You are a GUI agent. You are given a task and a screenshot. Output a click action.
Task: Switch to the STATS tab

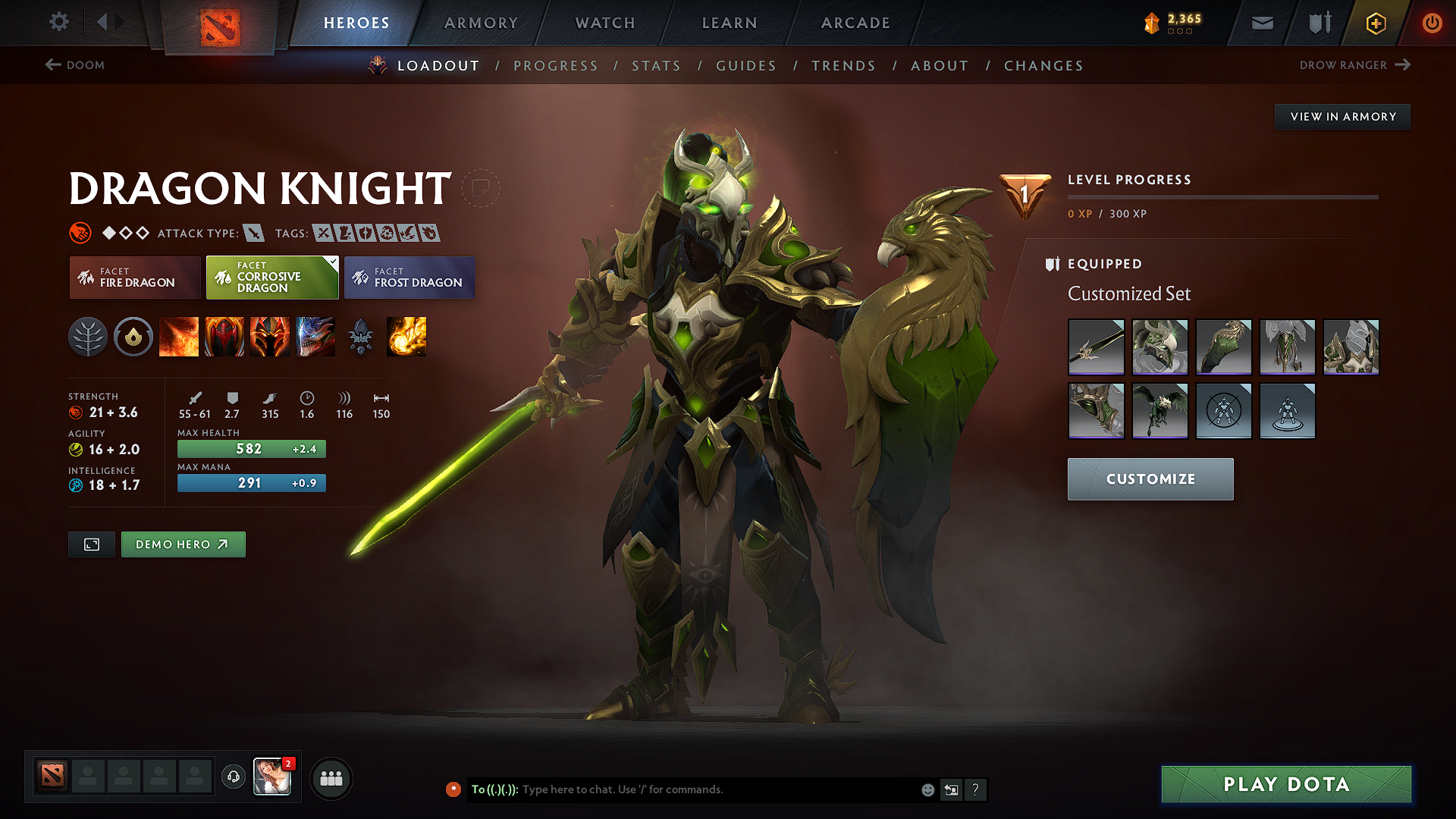(x=656, y=66)
